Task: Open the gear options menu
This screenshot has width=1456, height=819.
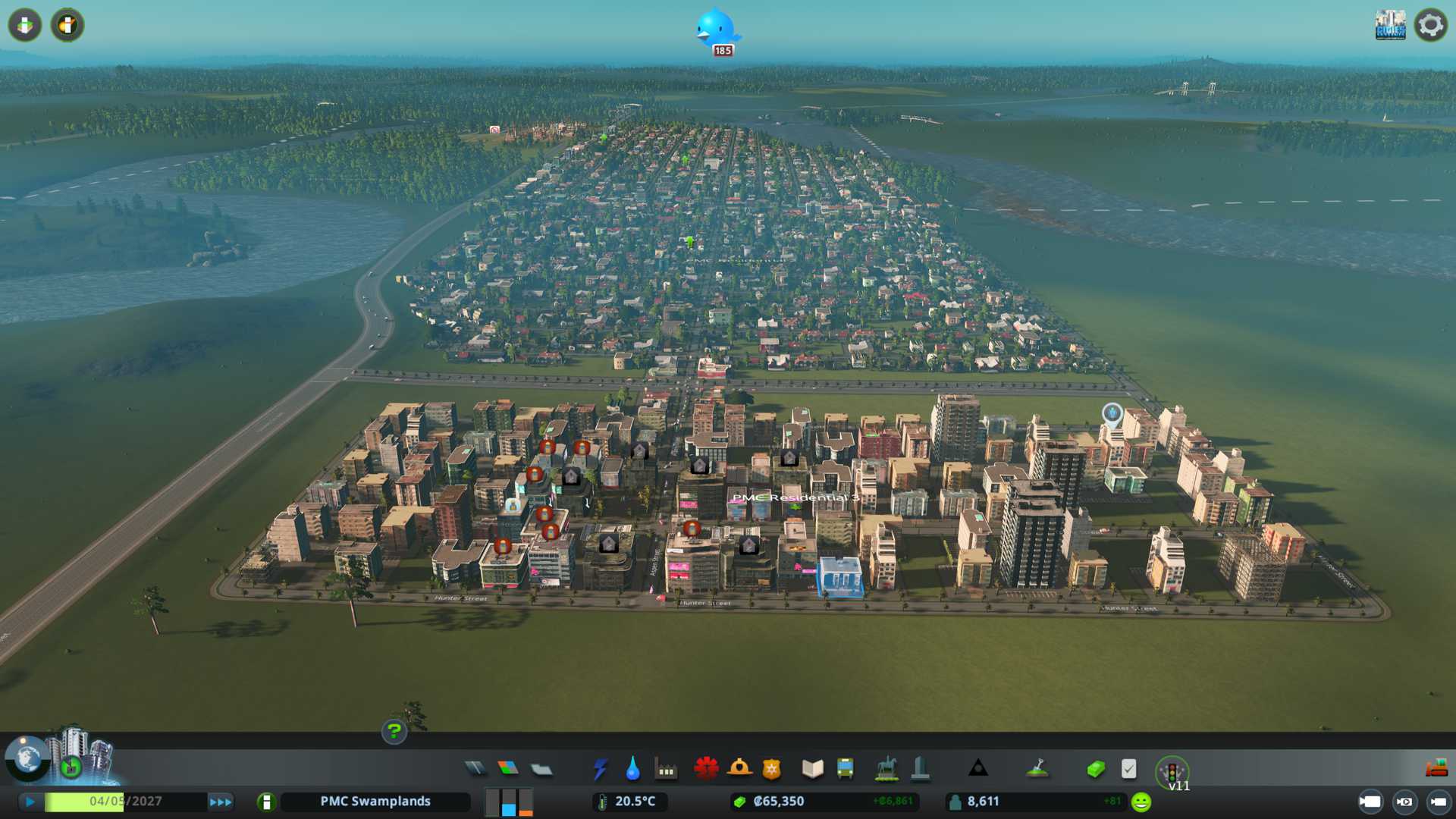Action: [1430, 25]
